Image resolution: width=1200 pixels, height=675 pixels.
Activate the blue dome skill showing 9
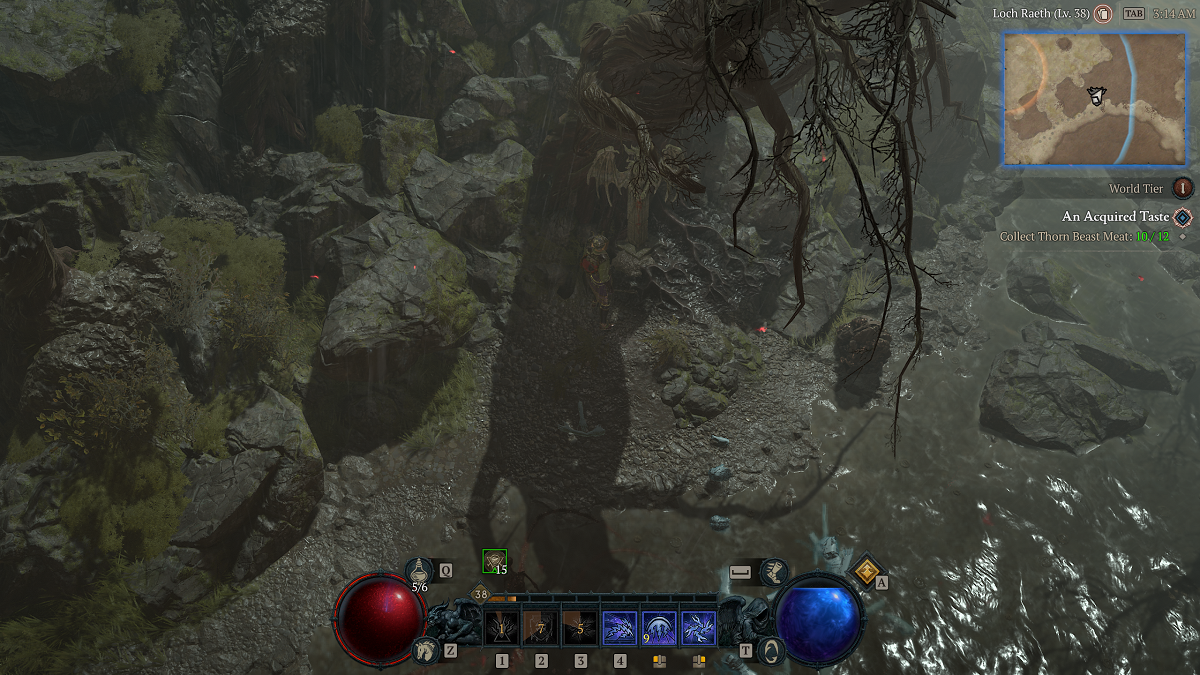(x=658, y=628)
